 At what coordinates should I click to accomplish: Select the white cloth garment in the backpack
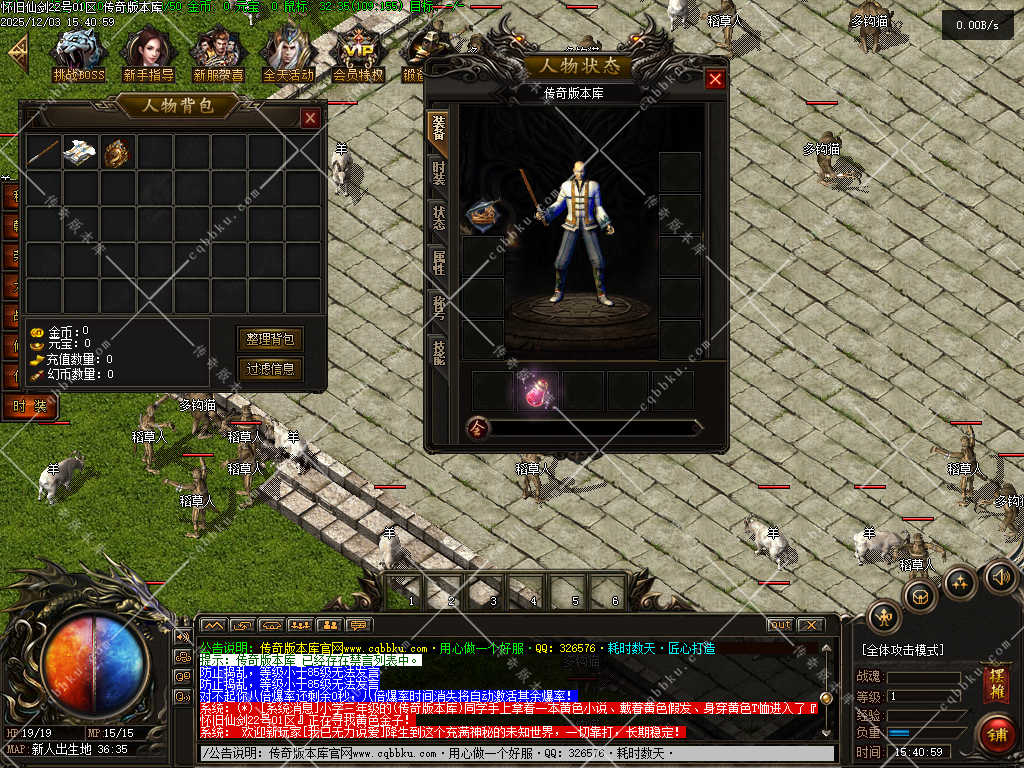[80, 152]
